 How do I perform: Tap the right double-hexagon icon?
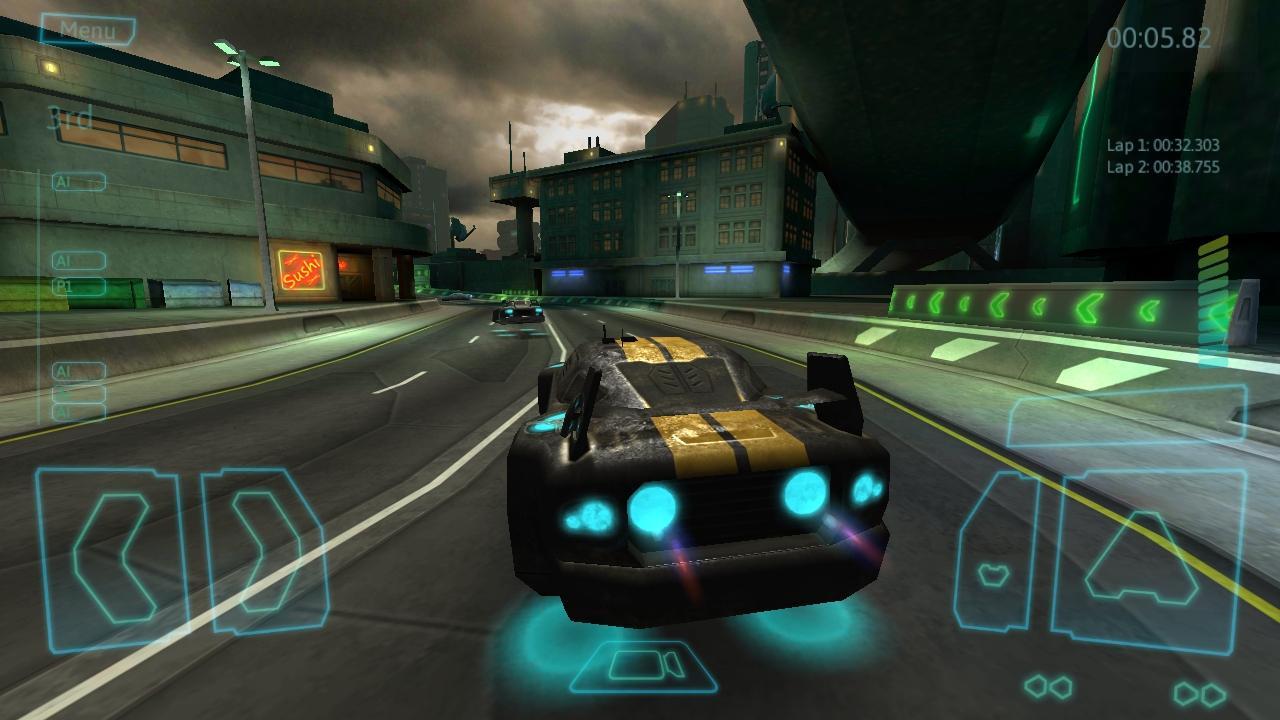(x=1200, y=692)
